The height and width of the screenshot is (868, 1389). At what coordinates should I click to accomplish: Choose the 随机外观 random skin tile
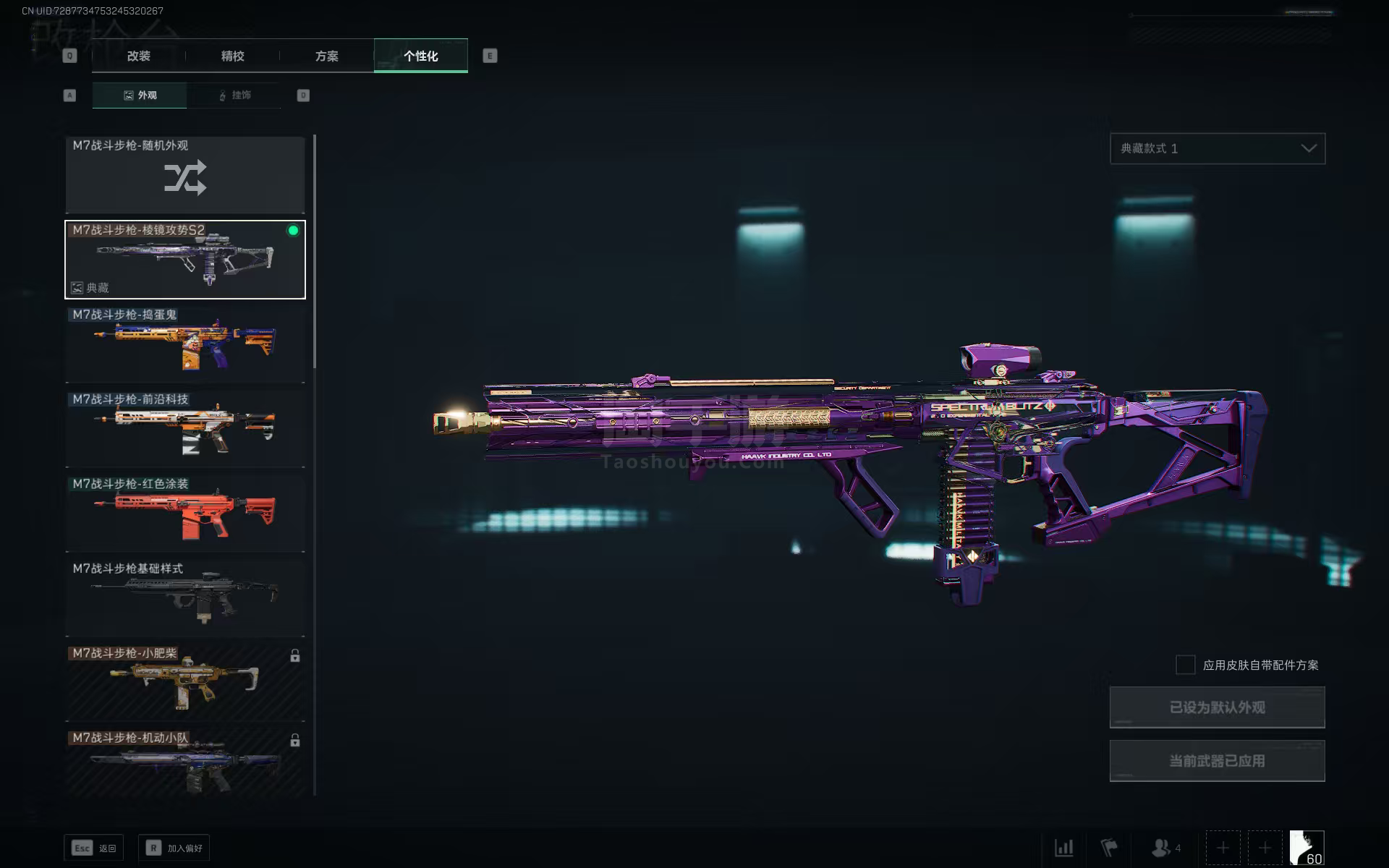(x=185, y=175)
